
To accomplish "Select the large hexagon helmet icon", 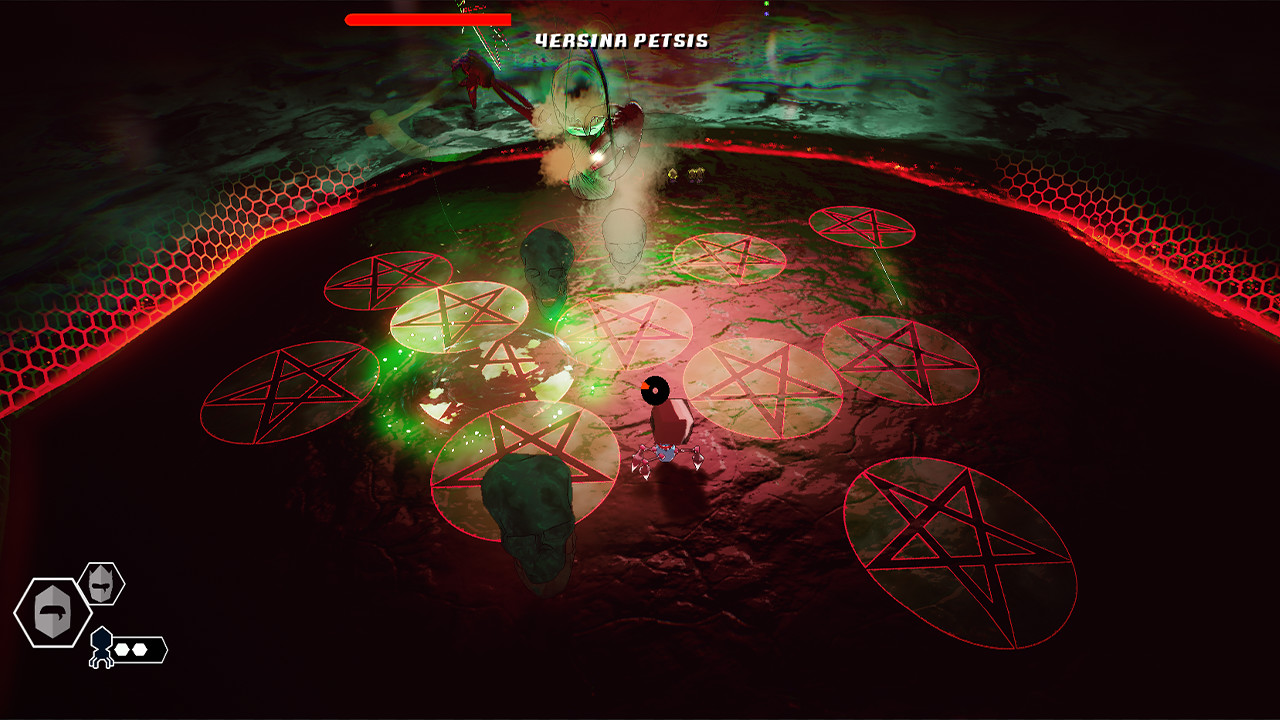I will (x=52, y=612).
